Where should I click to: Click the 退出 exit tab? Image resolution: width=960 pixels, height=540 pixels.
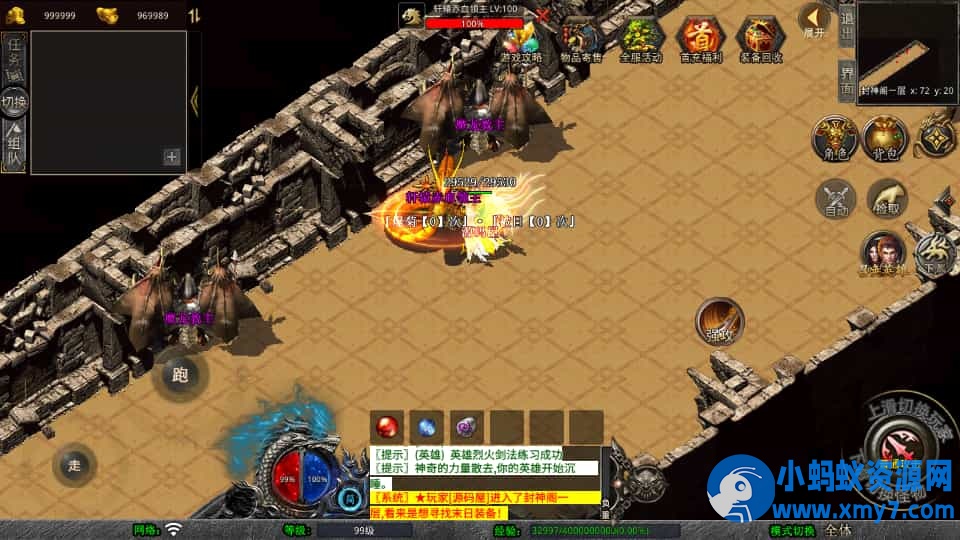tap(846, 24)
